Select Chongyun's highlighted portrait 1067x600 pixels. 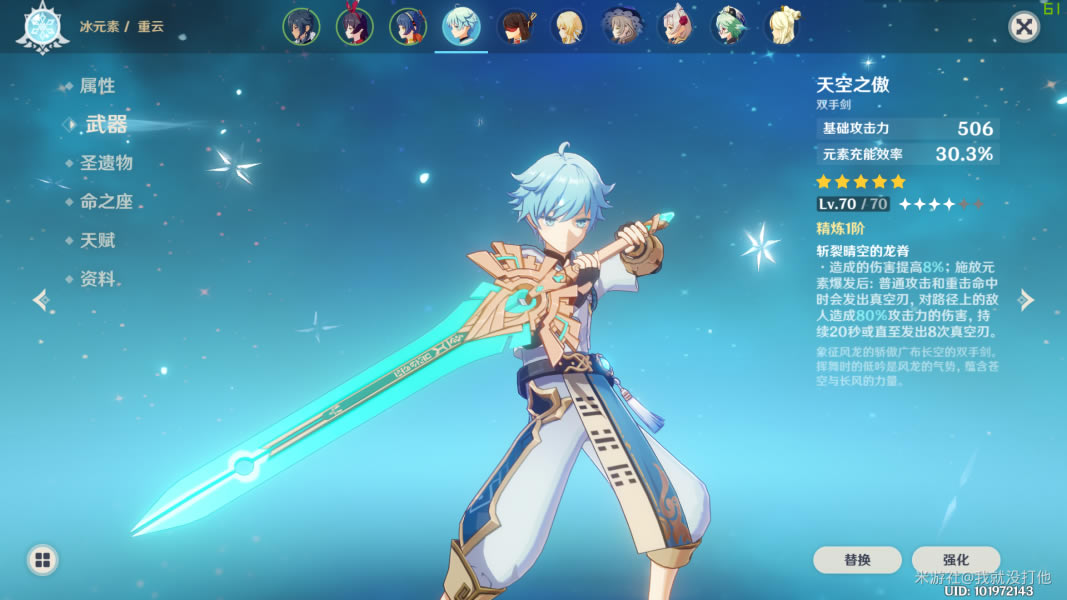(x=461, y=27)
